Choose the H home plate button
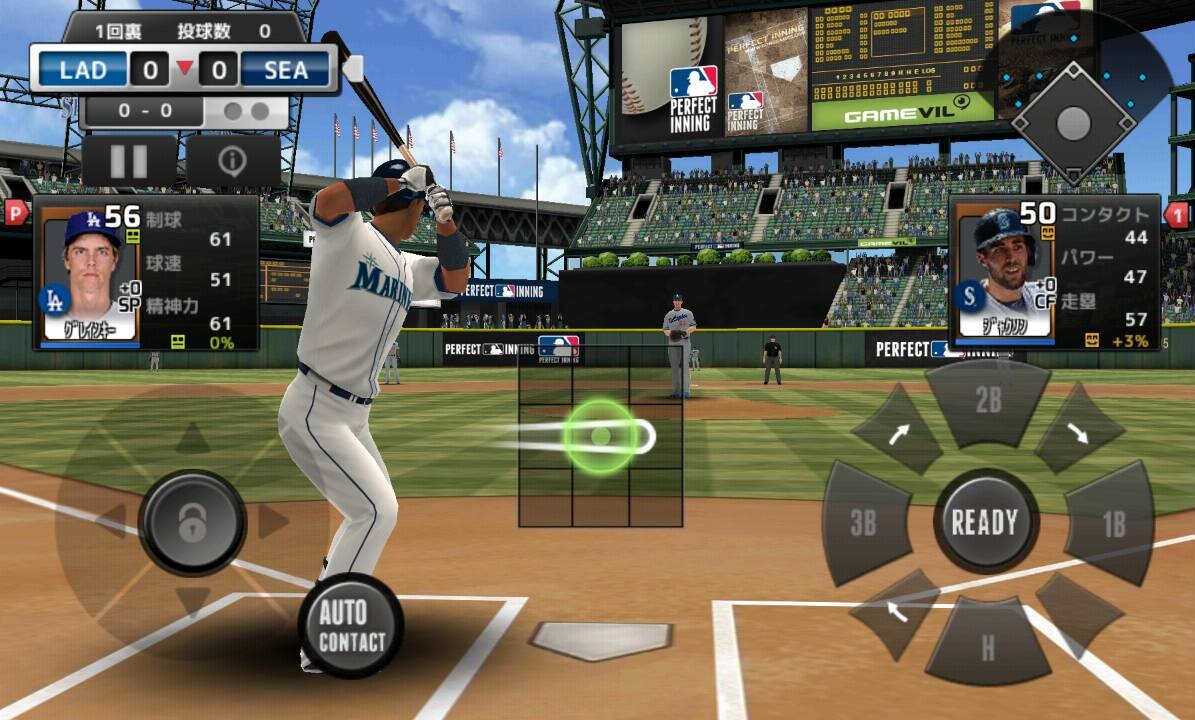This screenshot has width=1195, height=720. (987, 645)
